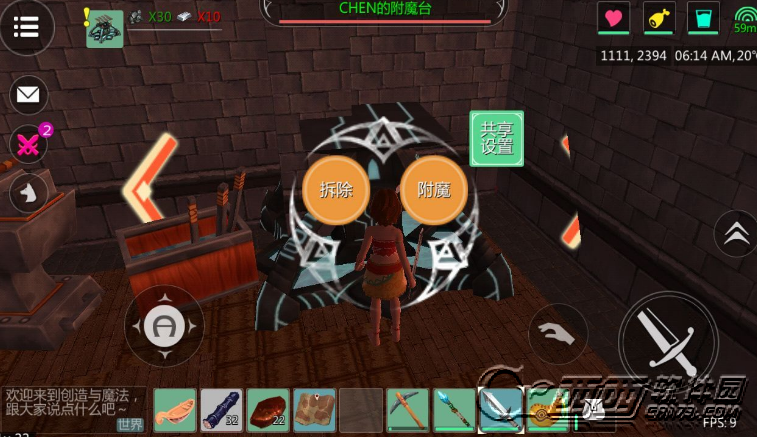
Task: Click the 拆除 dismantle button
Action: [x=336, y=189]
